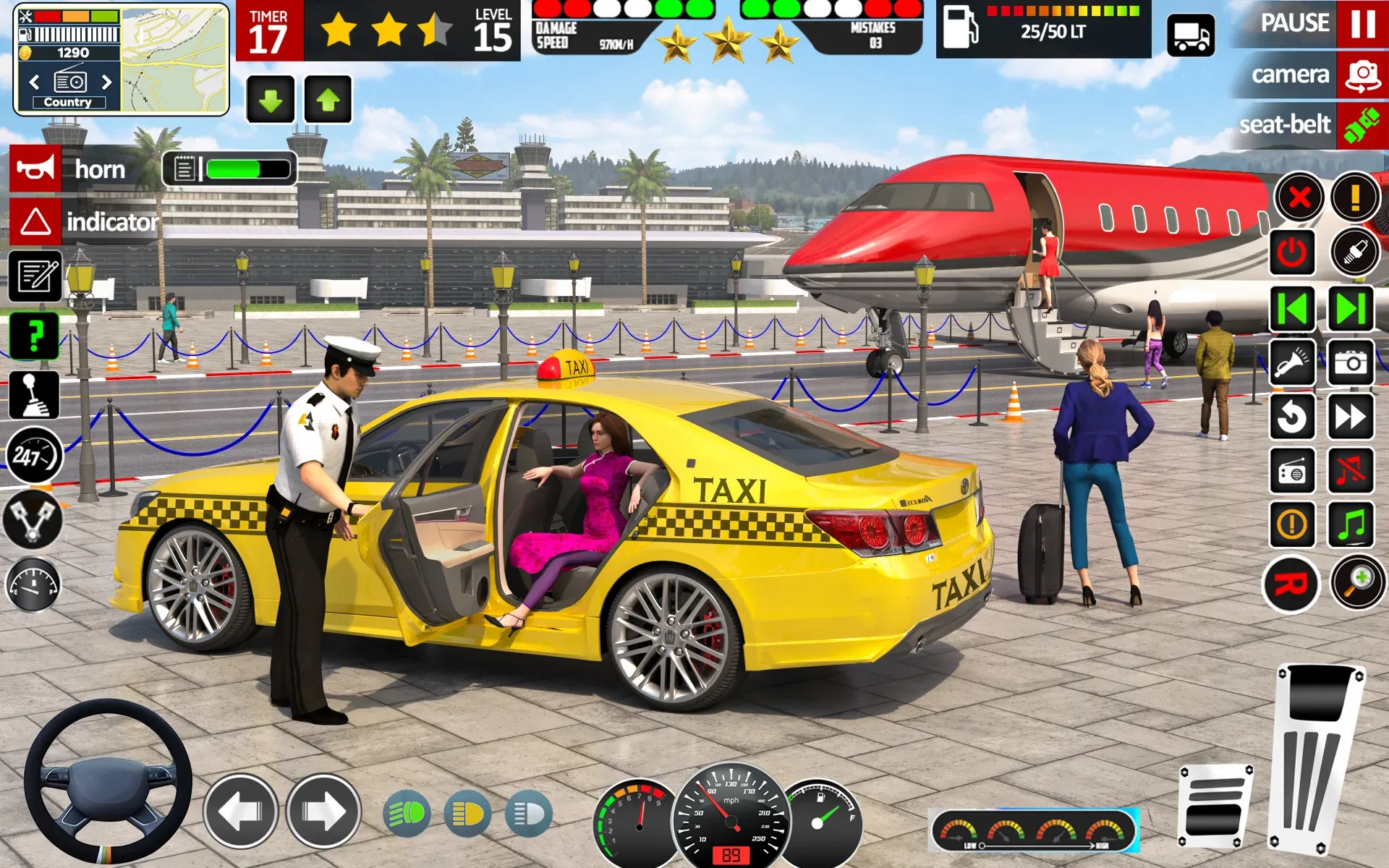Switch to next radio station
Image resolution: width=1389 pixels, height=868 pixels.
(x=107, y=82)
